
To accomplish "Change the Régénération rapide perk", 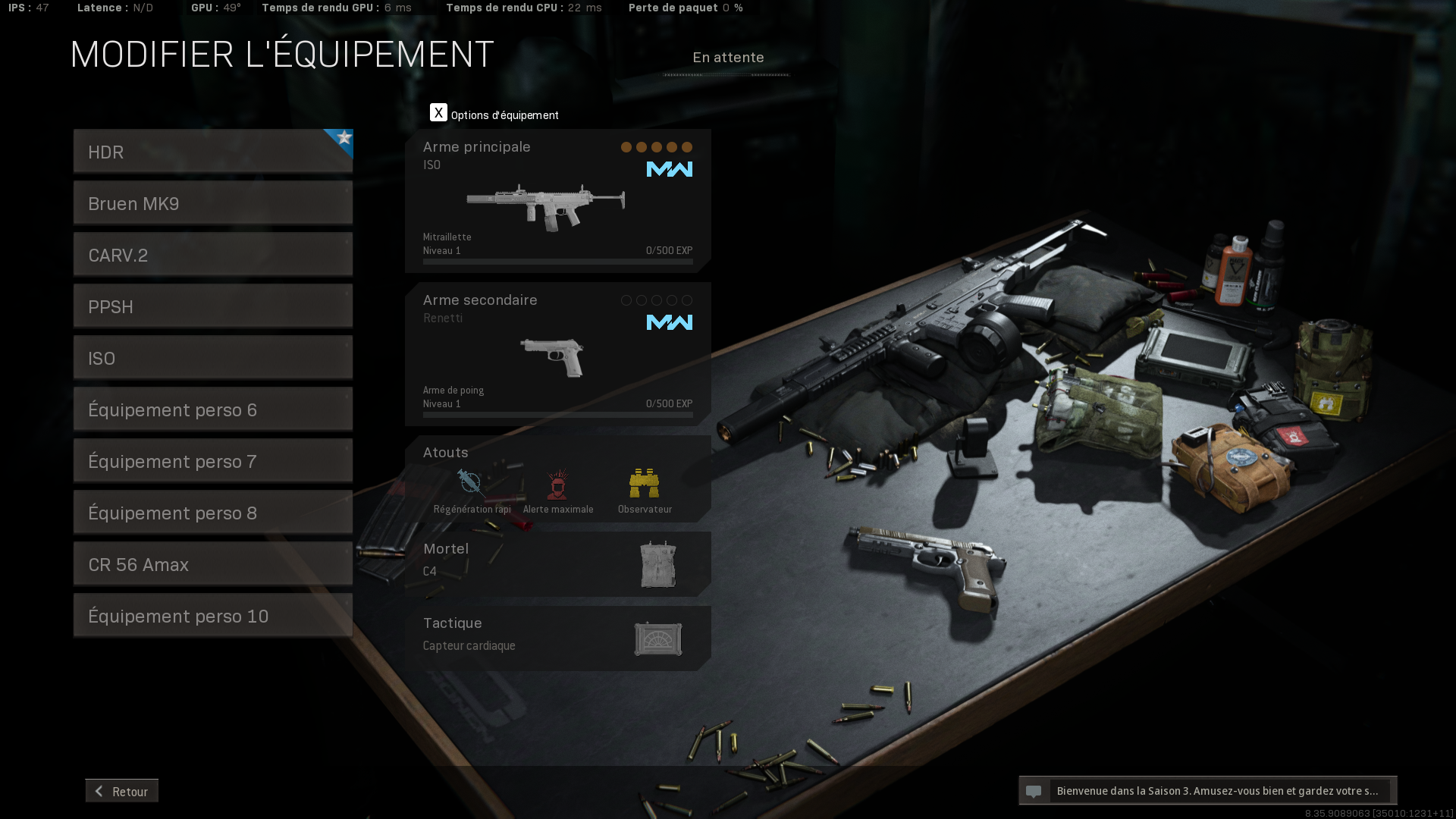I will 472,491.
